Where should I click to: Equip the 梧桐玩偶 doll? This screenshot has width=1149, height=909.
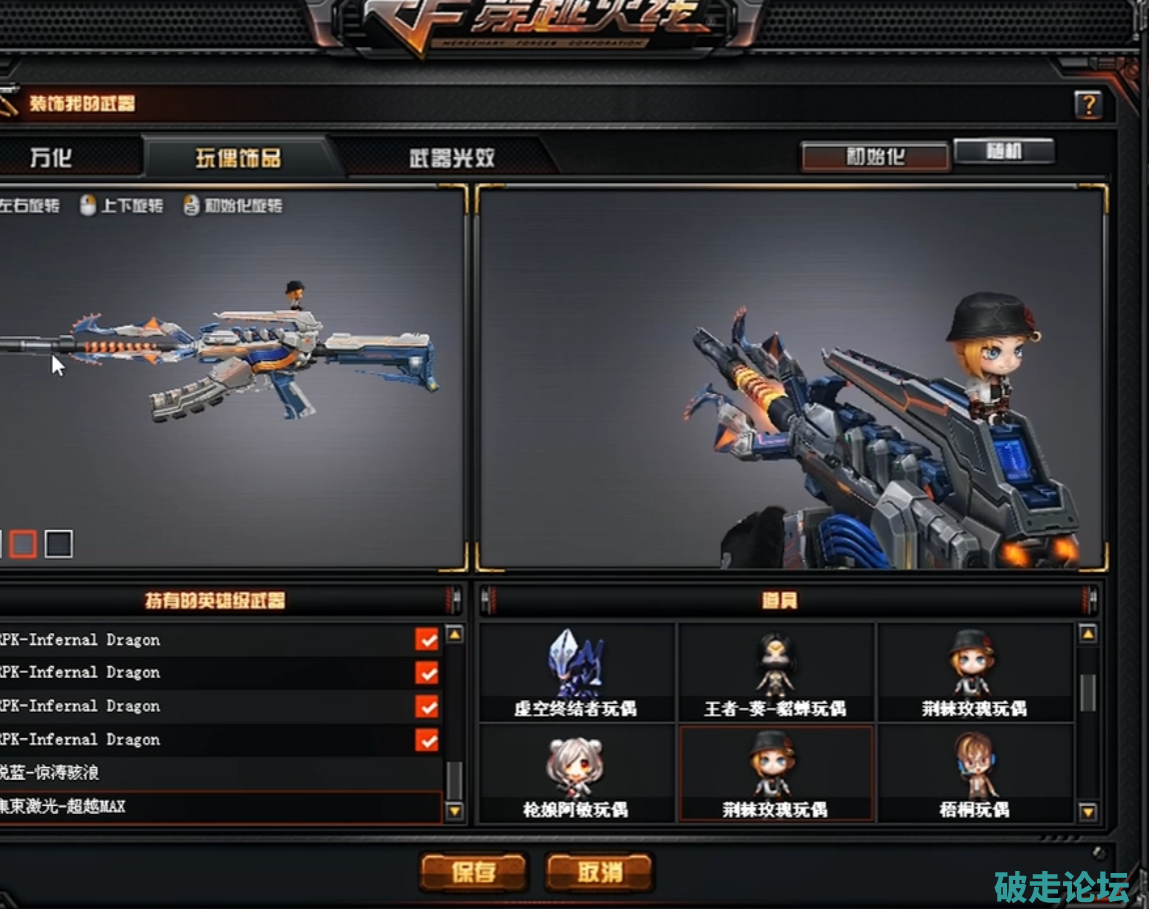pyautogui.click(x=974, y=773)
